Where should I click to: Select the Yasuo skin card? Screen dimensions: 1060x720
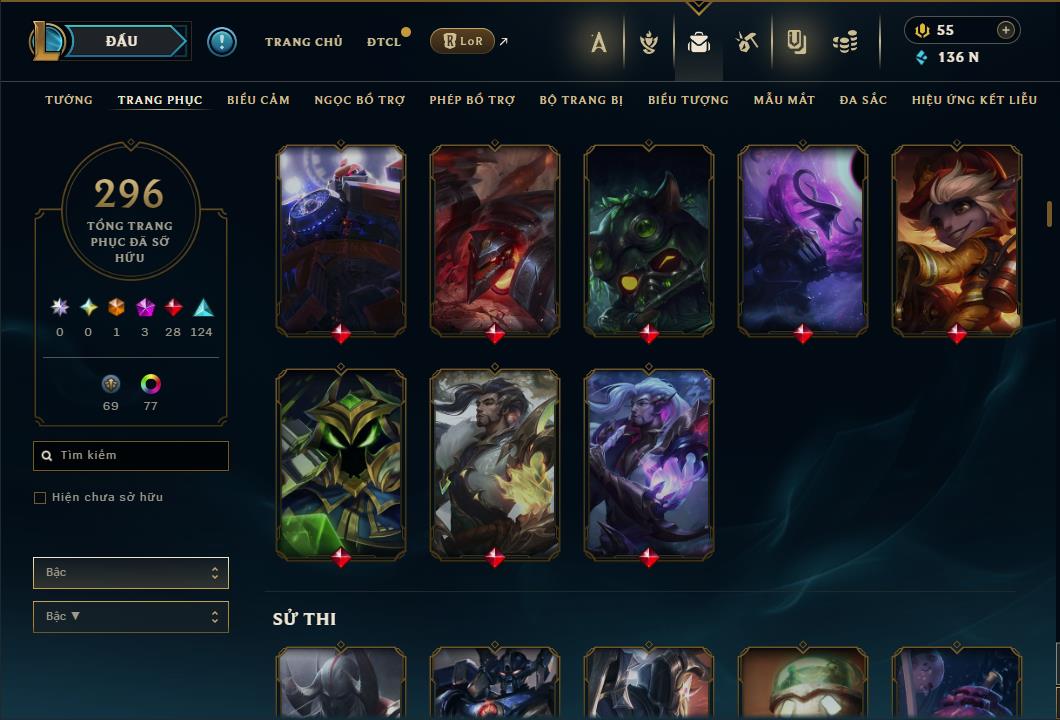pos(495,462)
